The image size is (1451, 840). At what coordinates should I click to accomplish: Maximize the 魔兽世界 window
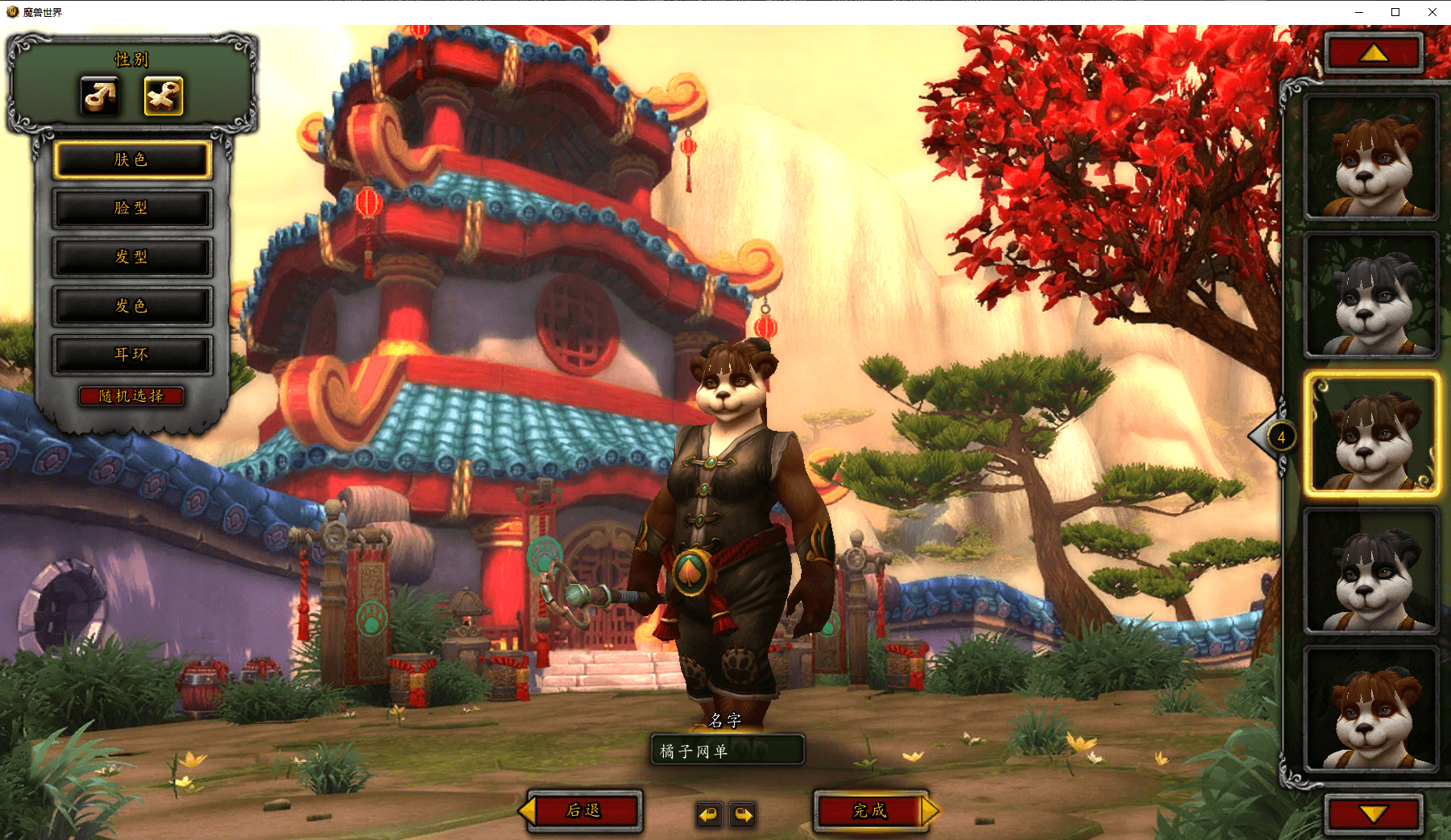[1395, 12]
